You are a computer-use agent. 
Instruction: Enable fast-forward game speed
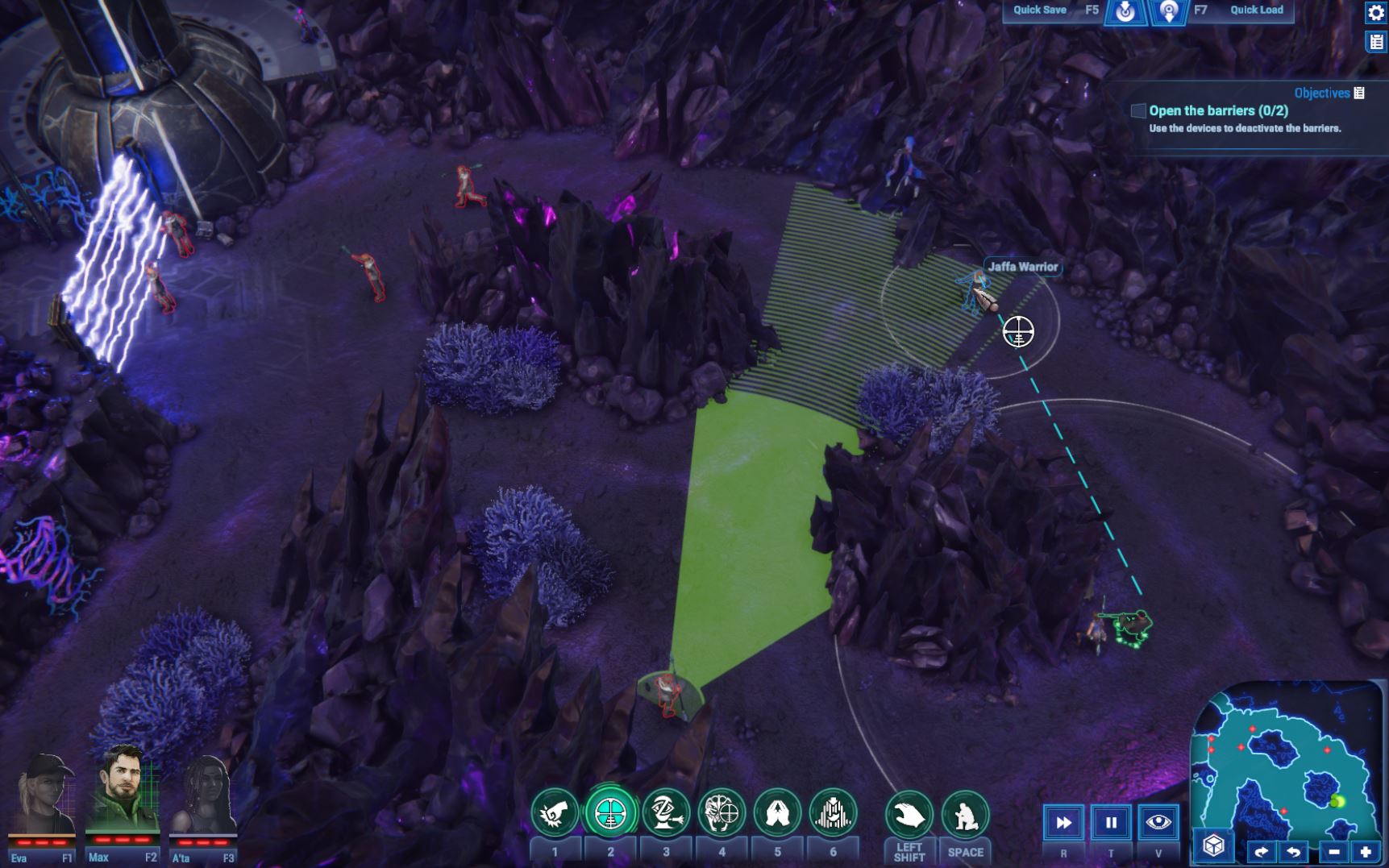1063,823
